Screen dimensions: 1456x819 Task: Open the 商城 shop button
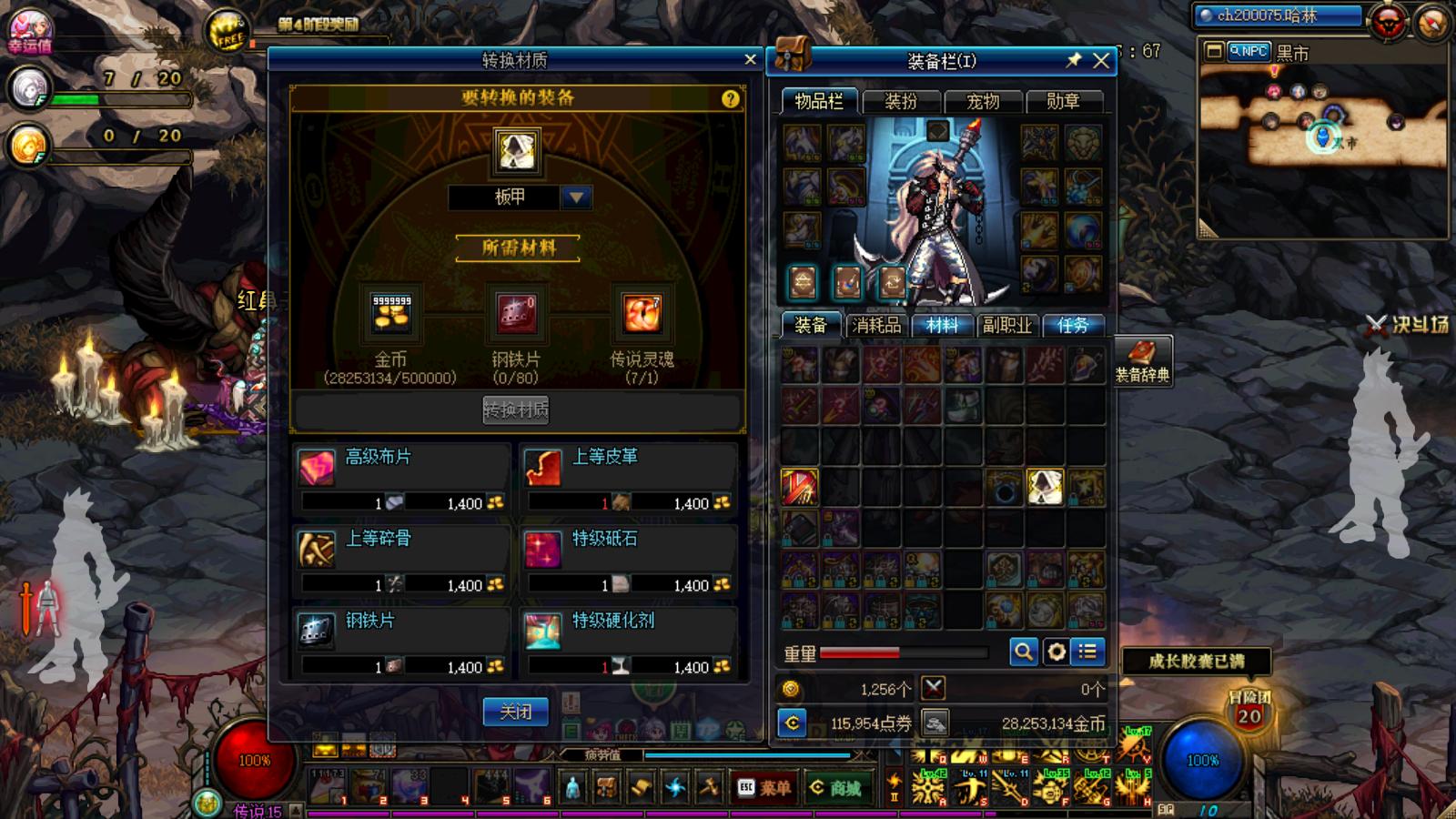pyautogui.click(x=835, y=787)
